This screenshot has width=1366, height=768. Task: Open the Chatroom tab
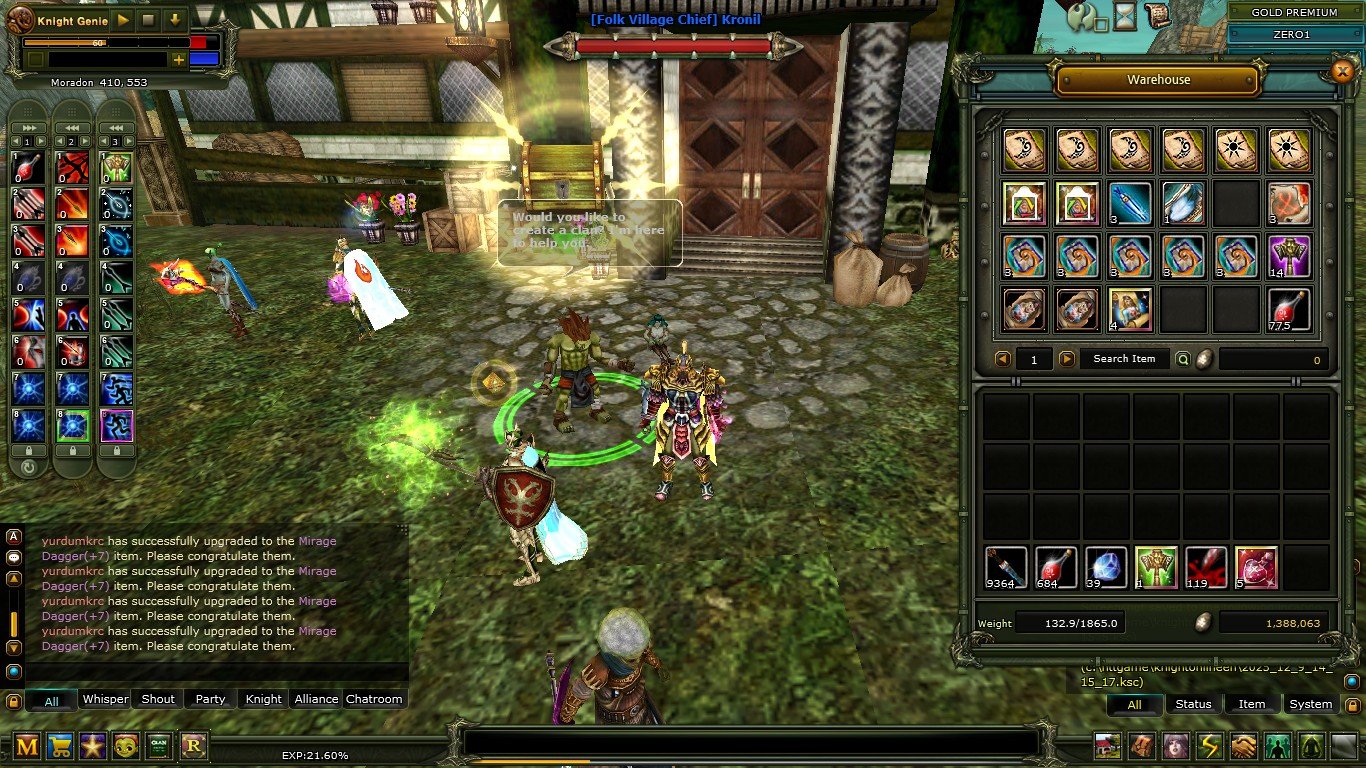374,699
